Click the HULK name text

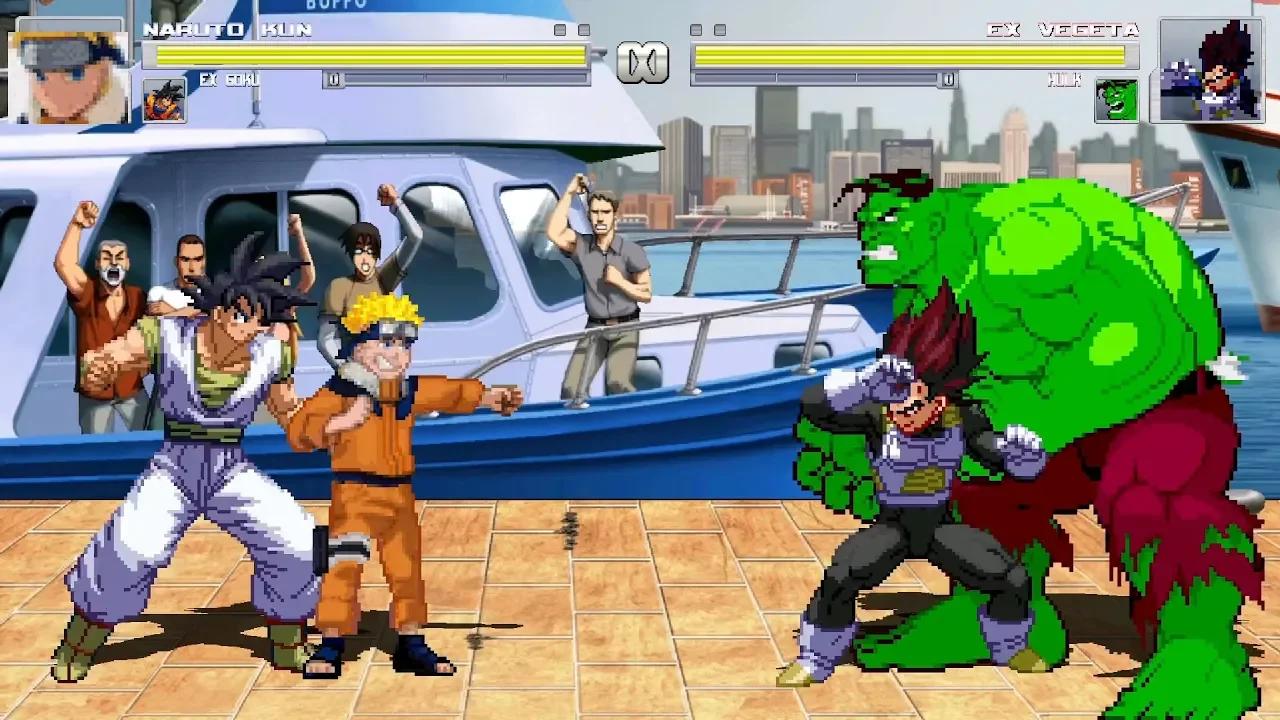pyautogui.click(x=1065, y=80)
